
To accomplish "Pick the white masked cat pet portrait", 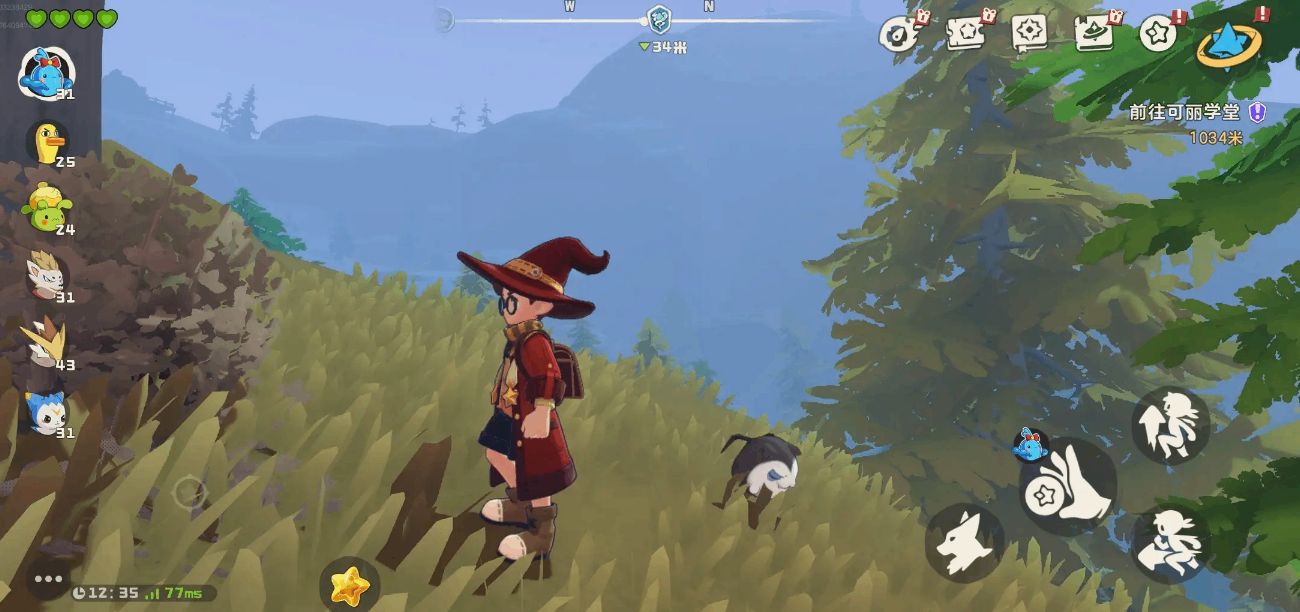I will click(46, 274).
